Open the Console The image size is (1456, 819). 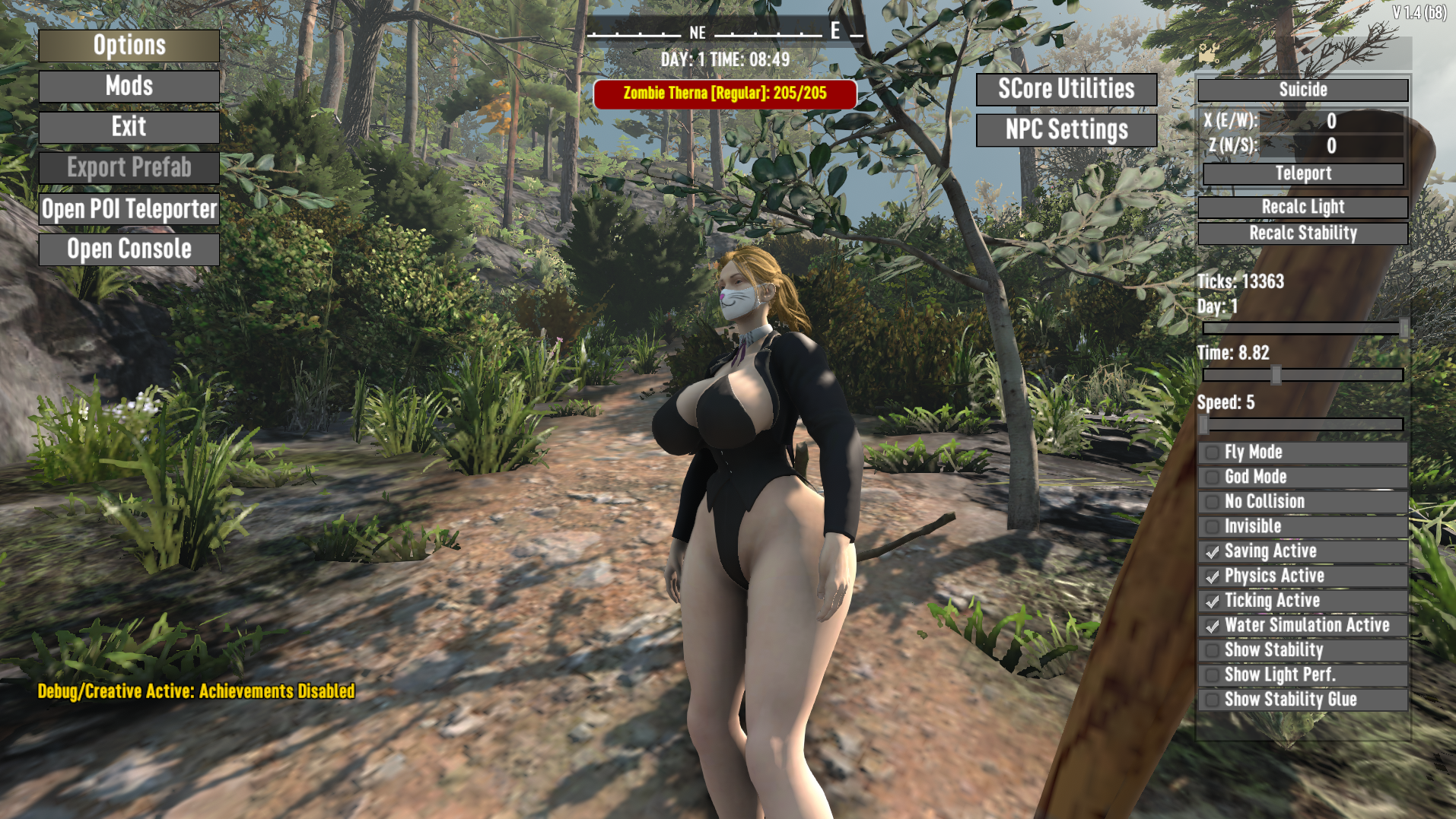pos(129,249)
